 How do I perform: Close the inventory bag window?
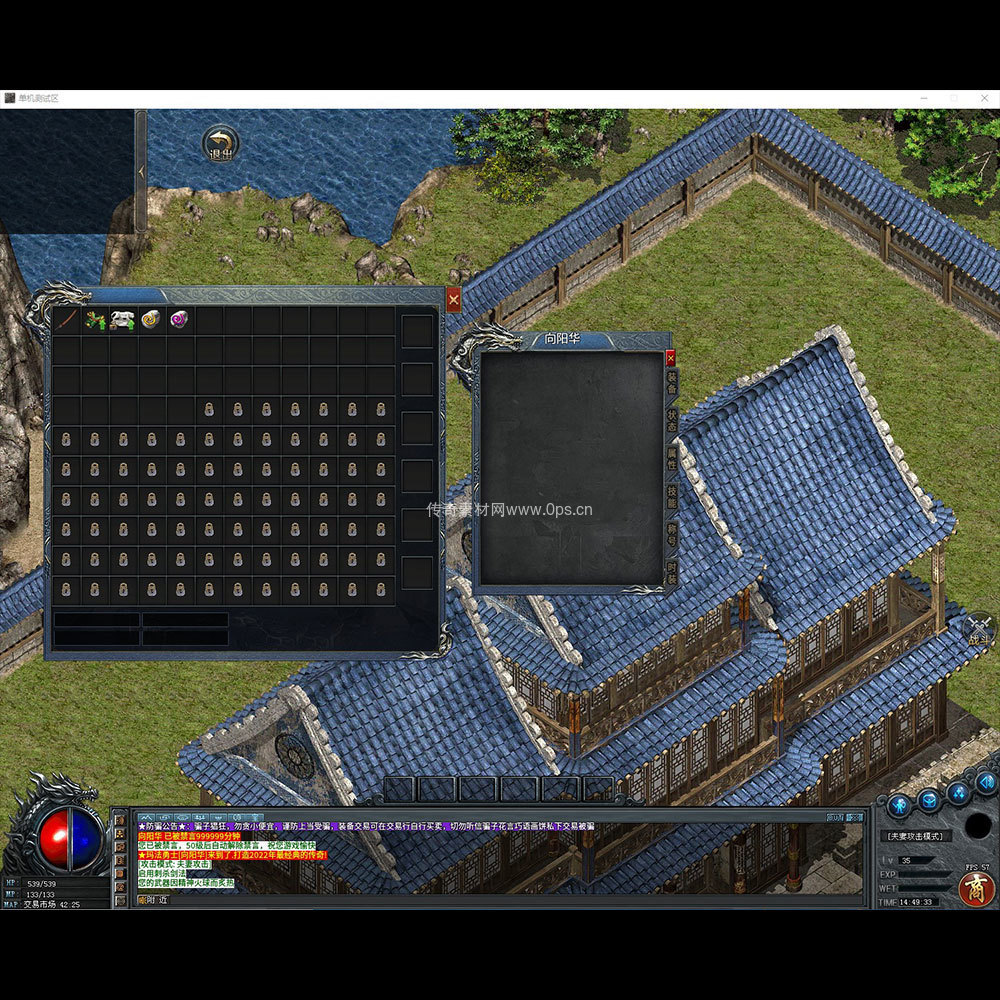click(x=453, y=299)
